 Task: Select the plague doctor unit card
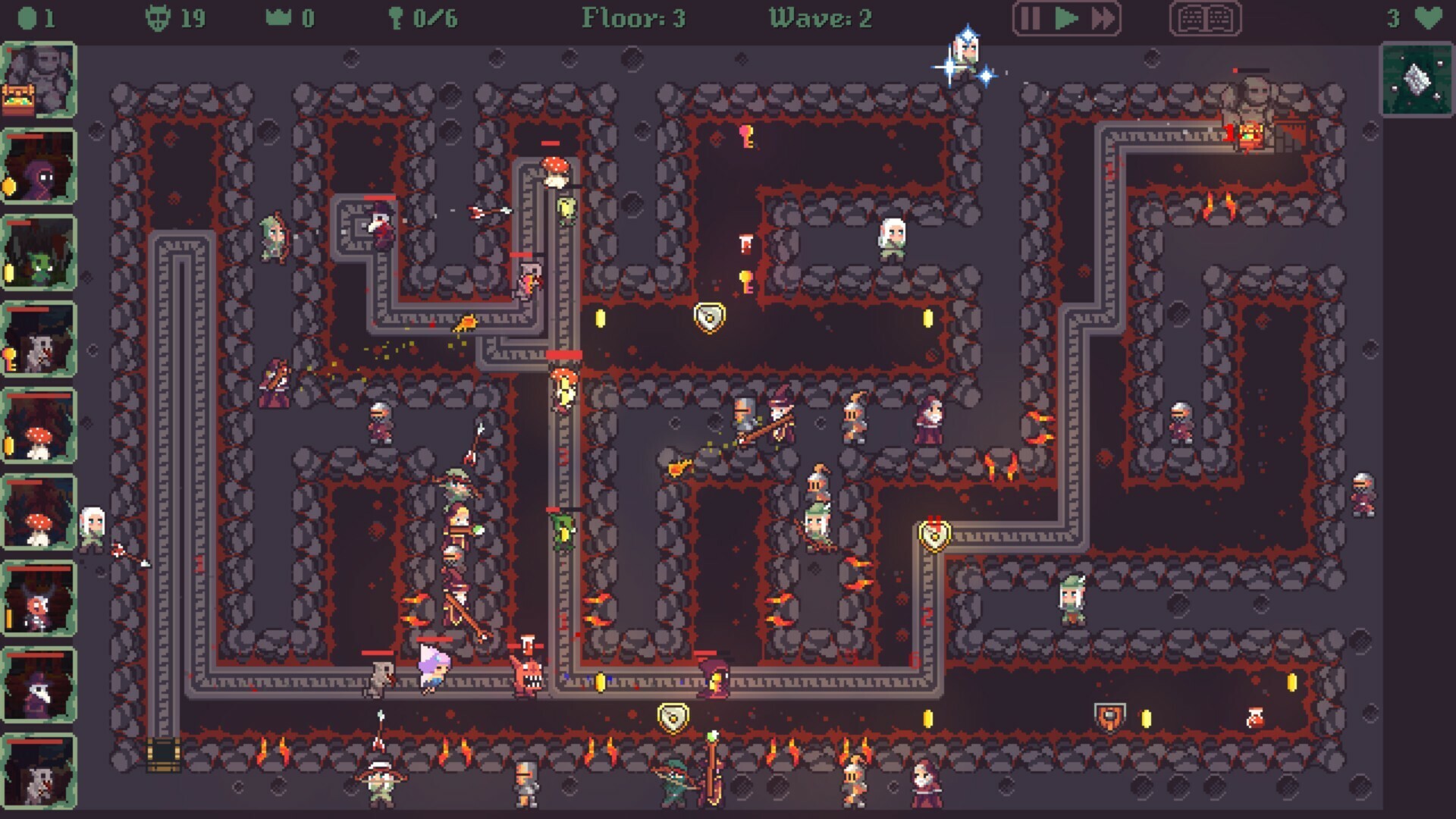pyautogui.click(x=39, y=686)
